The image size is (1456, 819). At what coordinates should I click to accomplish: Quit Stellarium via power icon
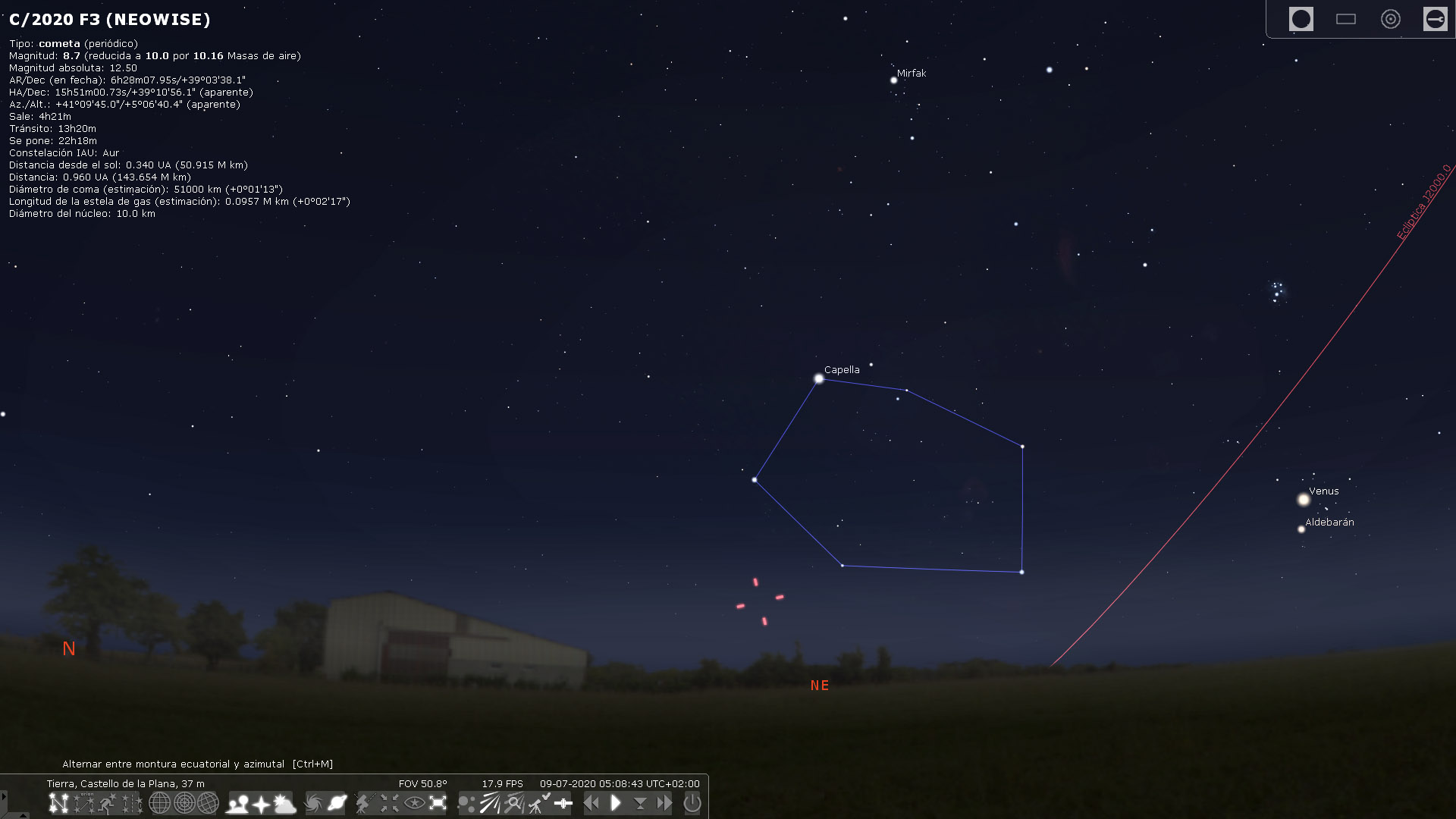click(694, 803)
